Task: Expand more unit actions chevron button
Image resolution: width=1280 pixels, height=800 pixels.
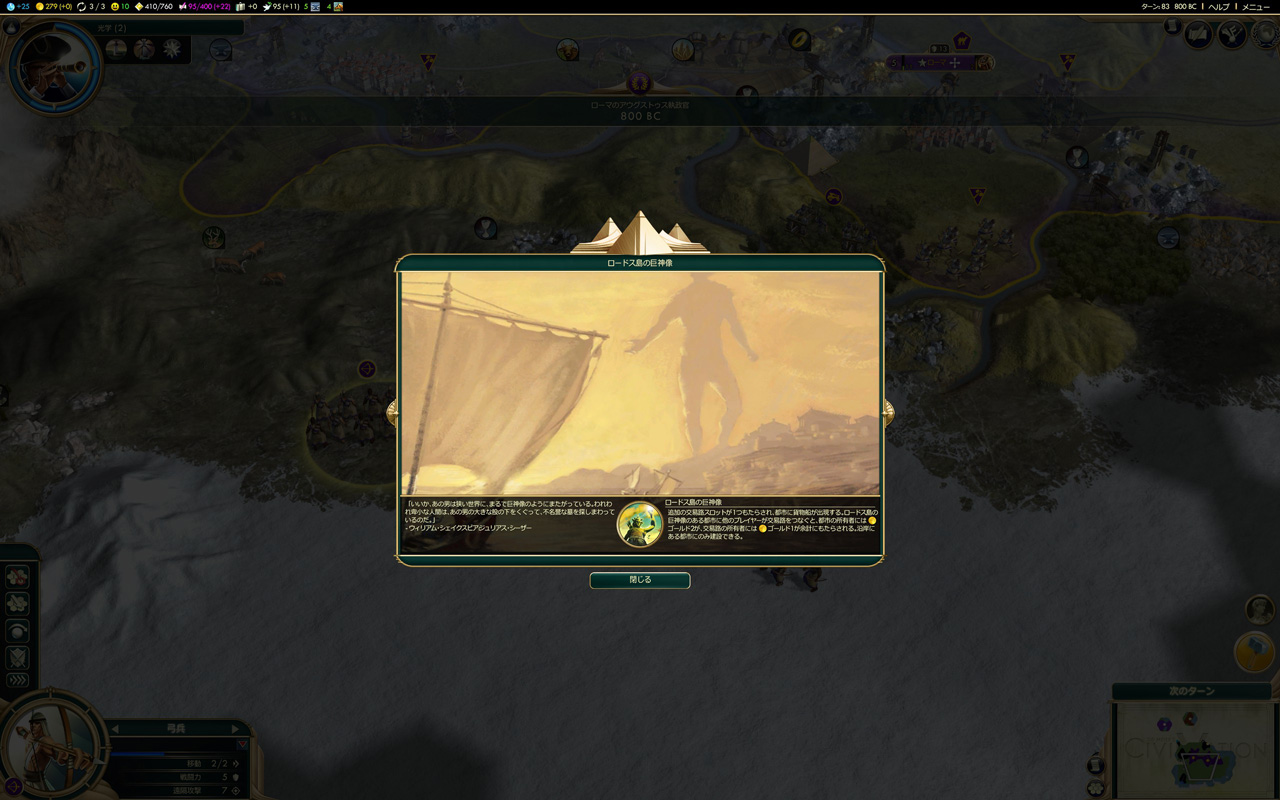Action: [18, 680]
